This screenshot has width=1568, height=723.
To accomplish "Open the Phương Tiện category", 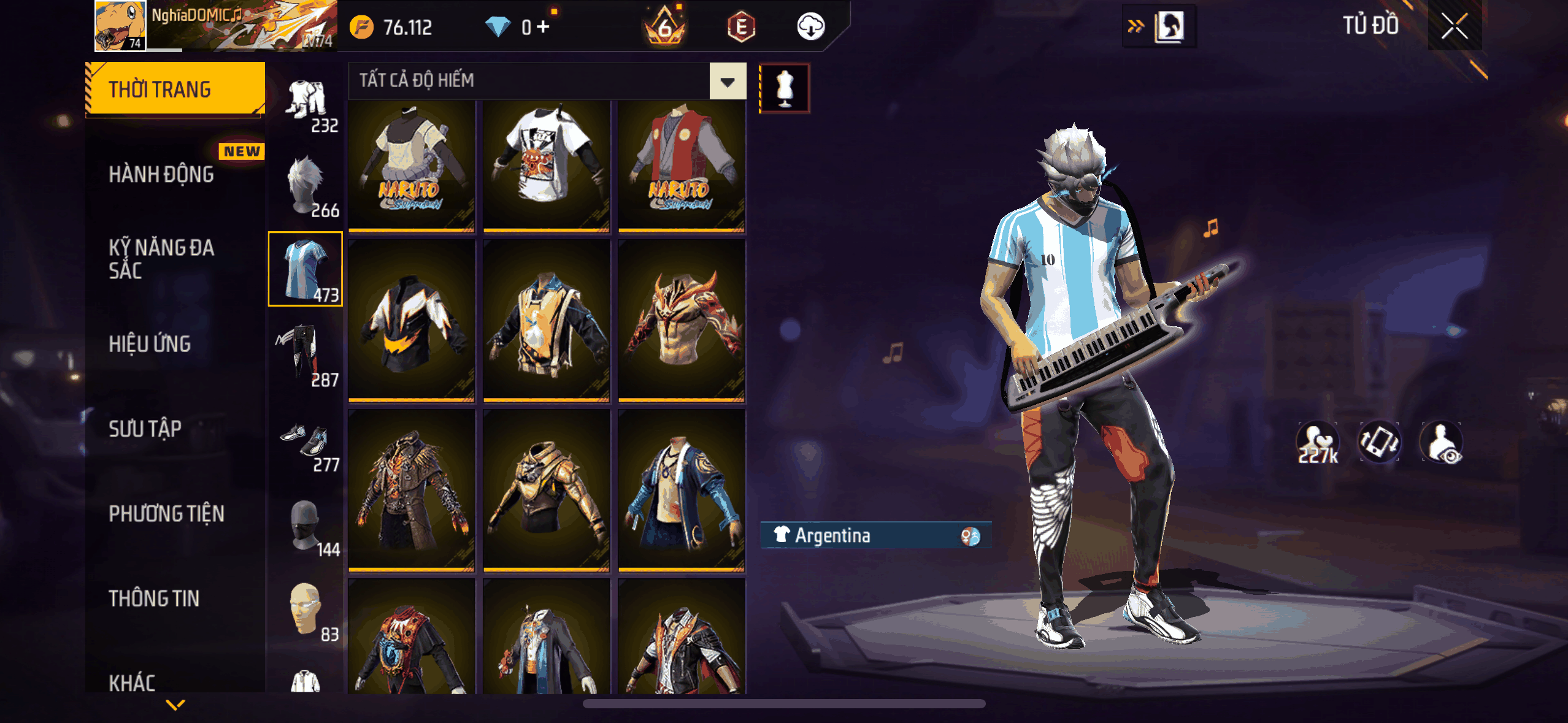I will (x=167, y=513).
